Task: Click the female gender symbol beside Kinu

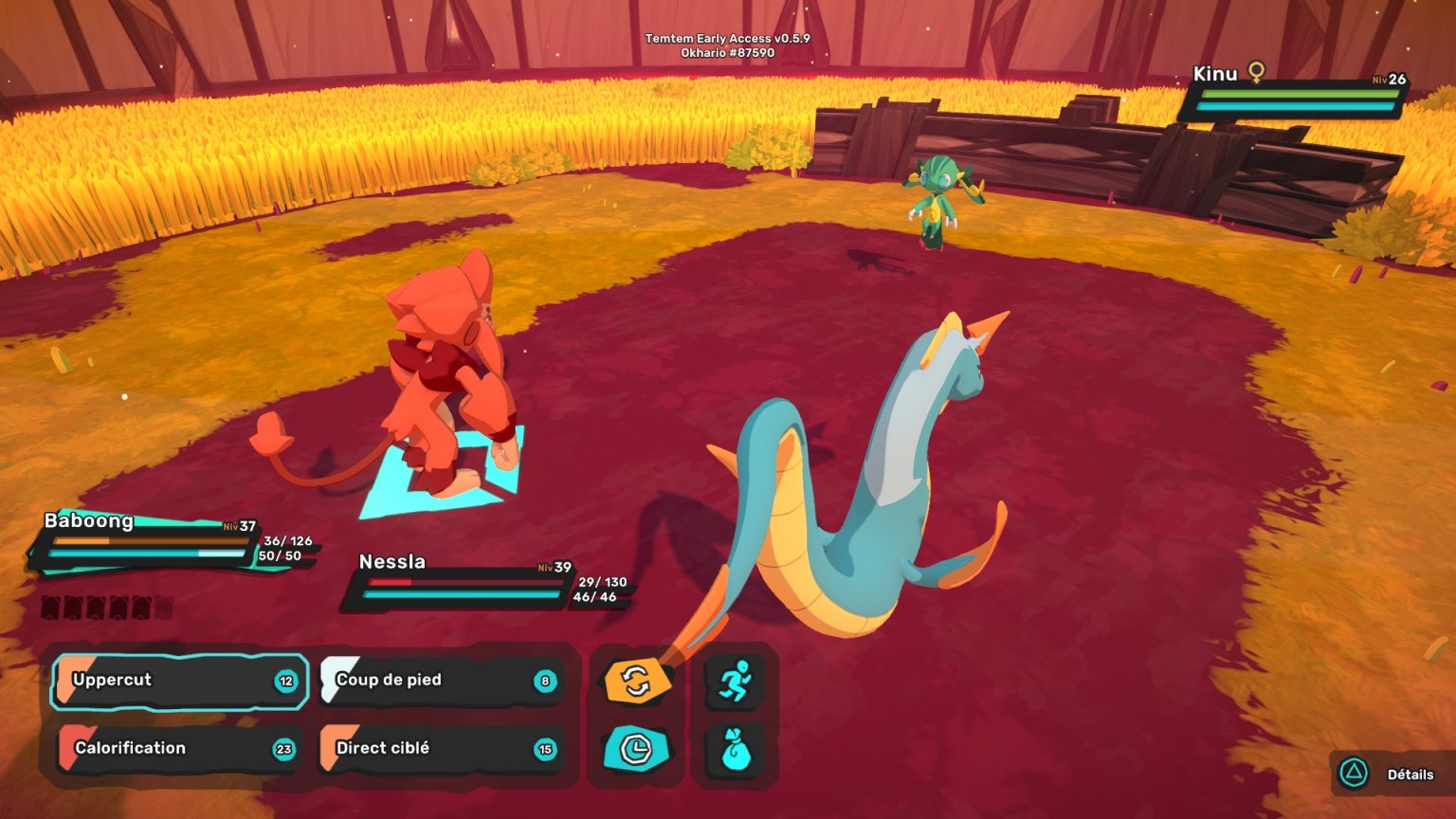Action: [x=1255, y=73]
